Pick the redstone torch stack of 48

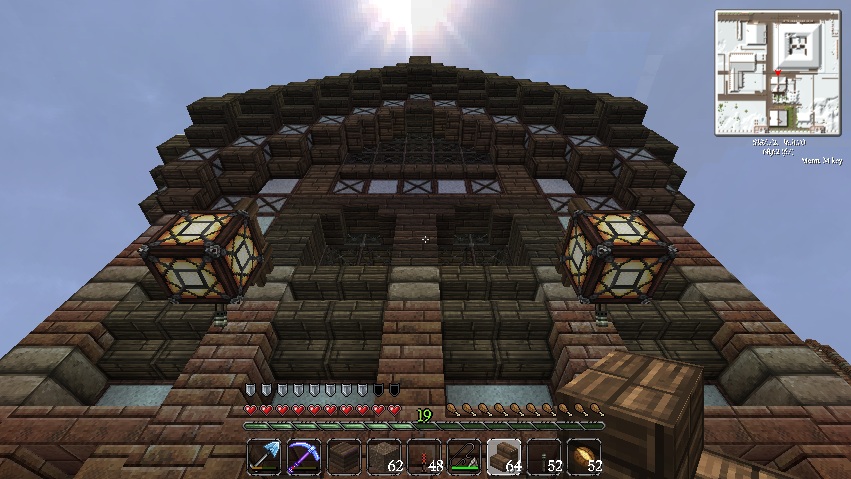tap(423, 457)
